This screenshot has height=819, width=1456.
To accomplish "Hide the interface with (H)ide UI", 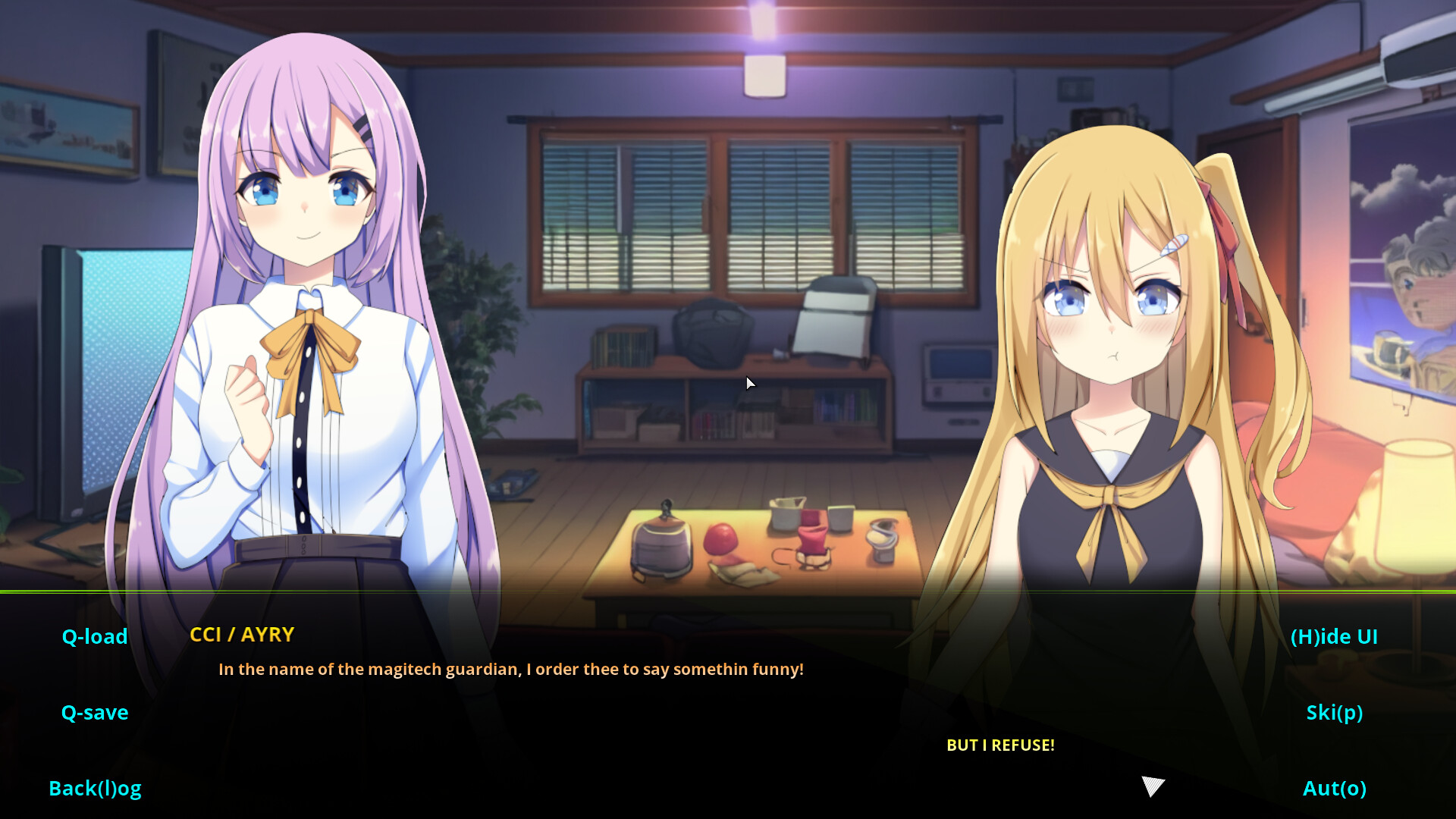I will pyautogui.click(x=1335, y=636).
